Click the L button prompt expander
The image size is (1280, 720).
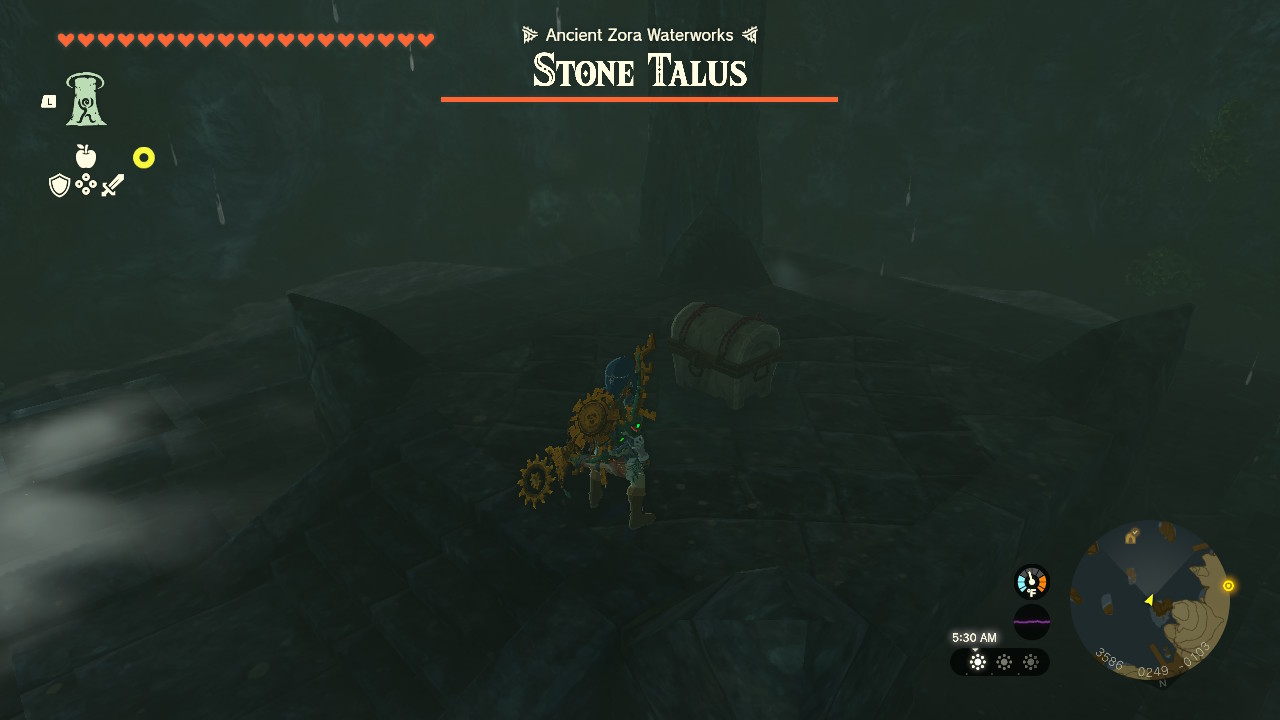47,100
